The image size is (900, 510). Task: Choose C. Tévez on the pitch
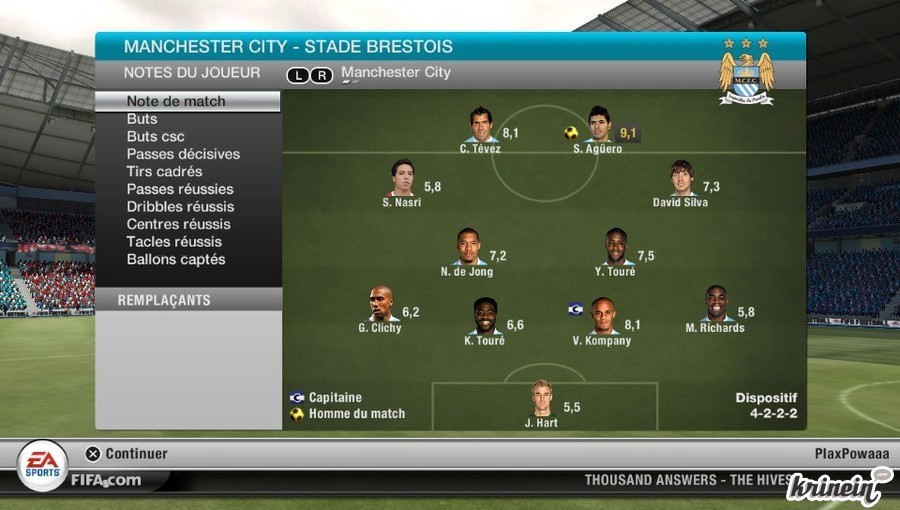point(481,125)
